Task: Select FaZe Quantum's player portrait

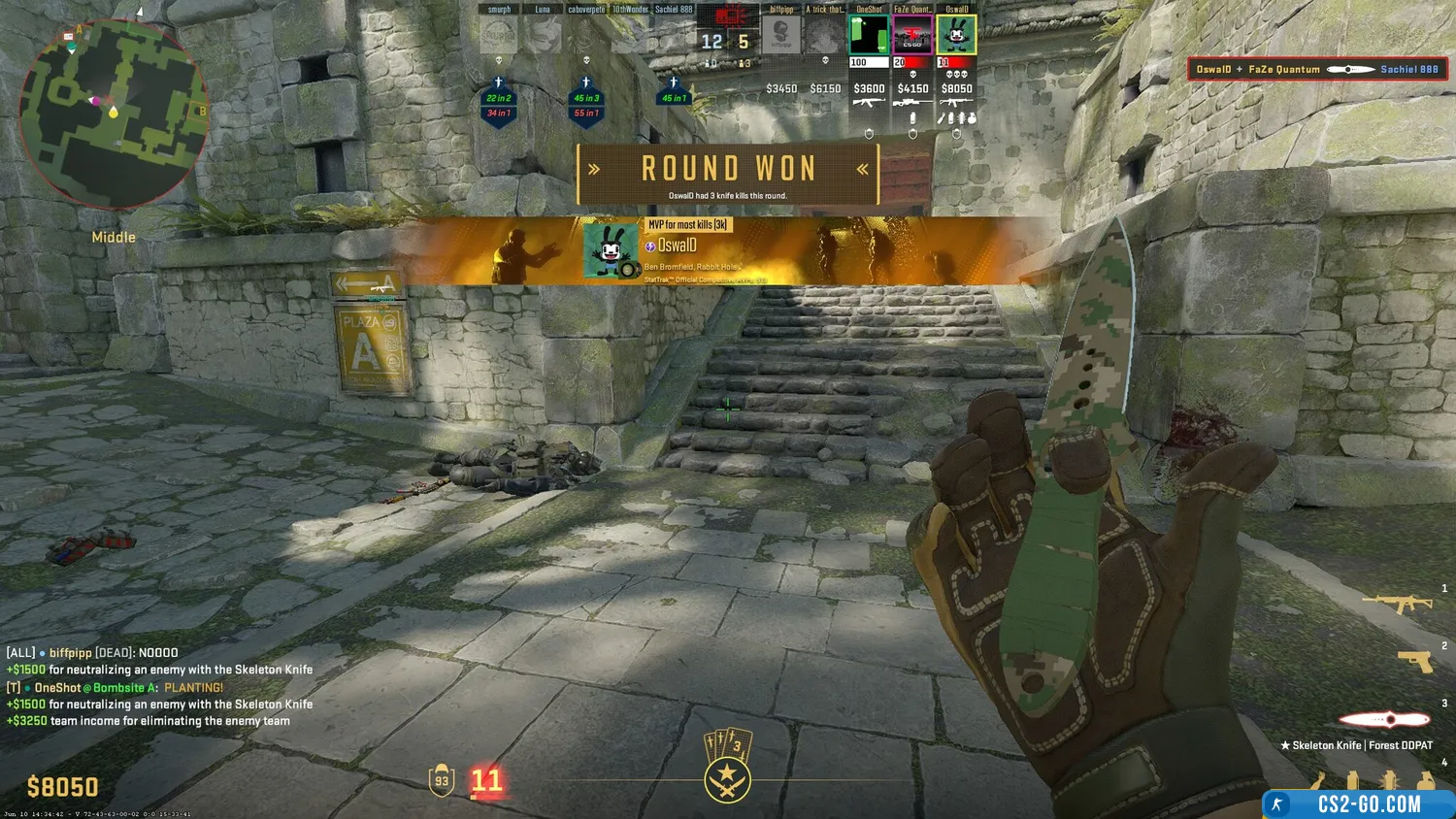Action: pos(912,36)
